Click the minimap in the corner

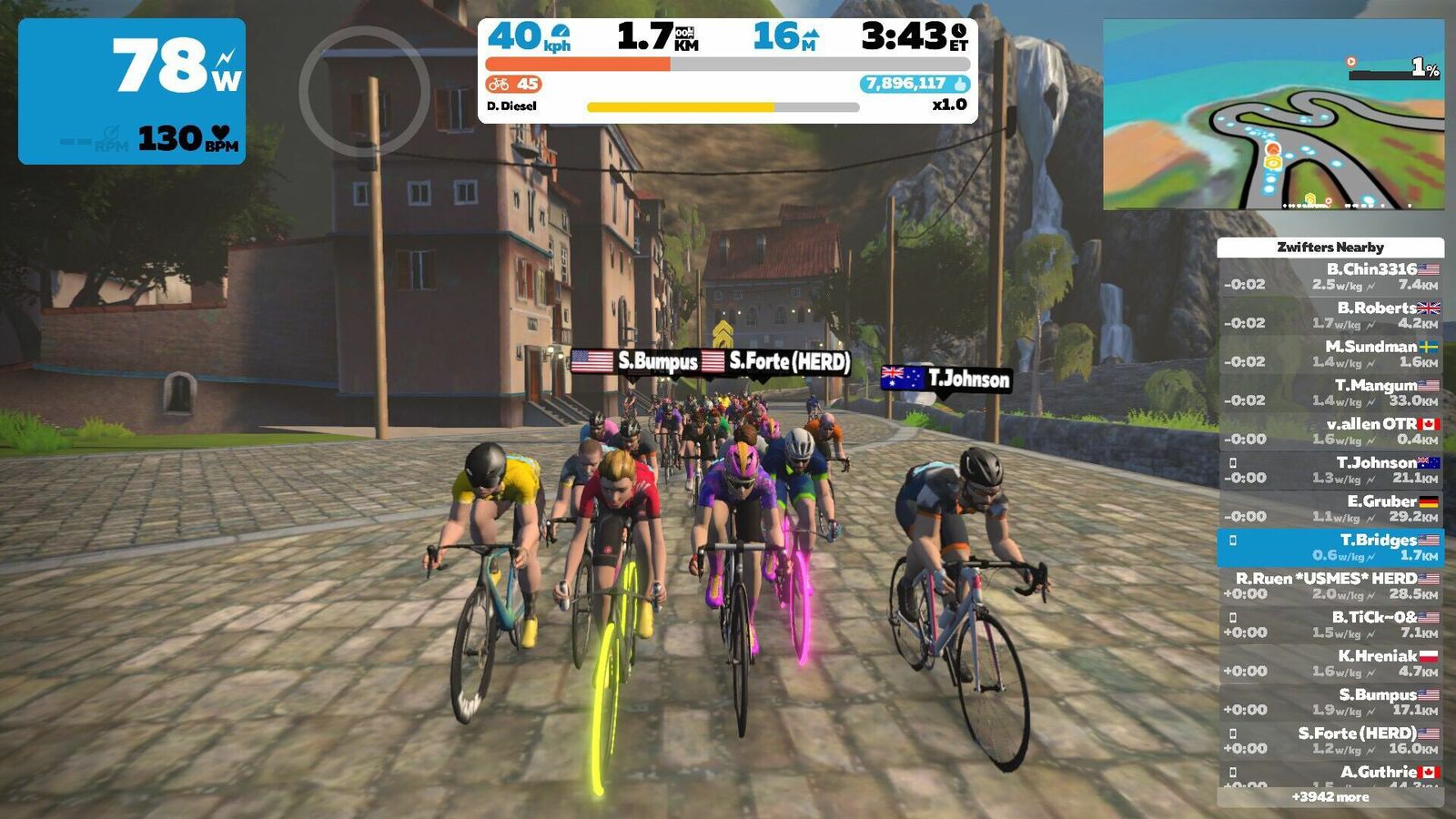1273,115
